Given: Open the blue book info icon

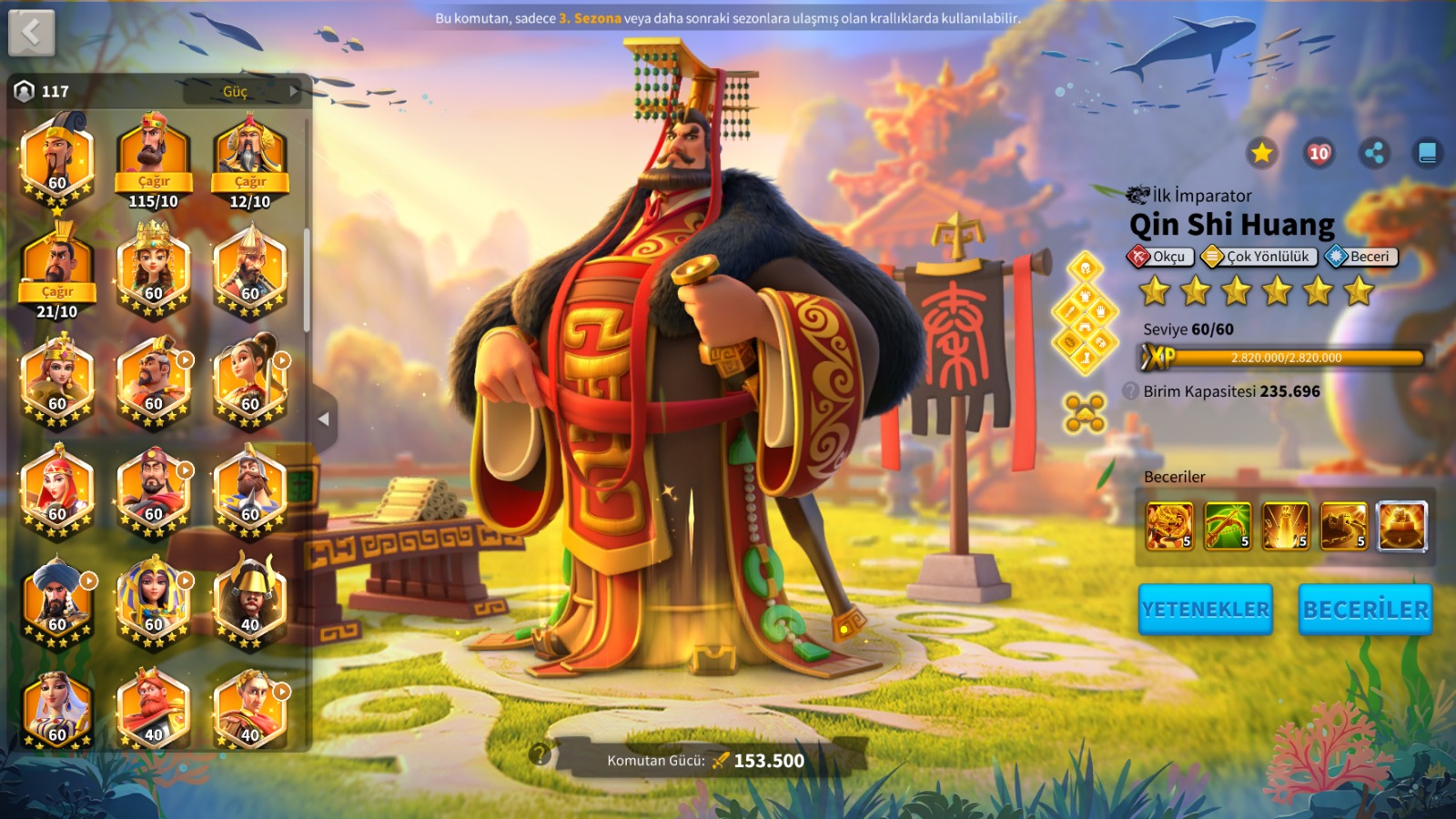Looking at the screenshot, I should pos(1427,153).
